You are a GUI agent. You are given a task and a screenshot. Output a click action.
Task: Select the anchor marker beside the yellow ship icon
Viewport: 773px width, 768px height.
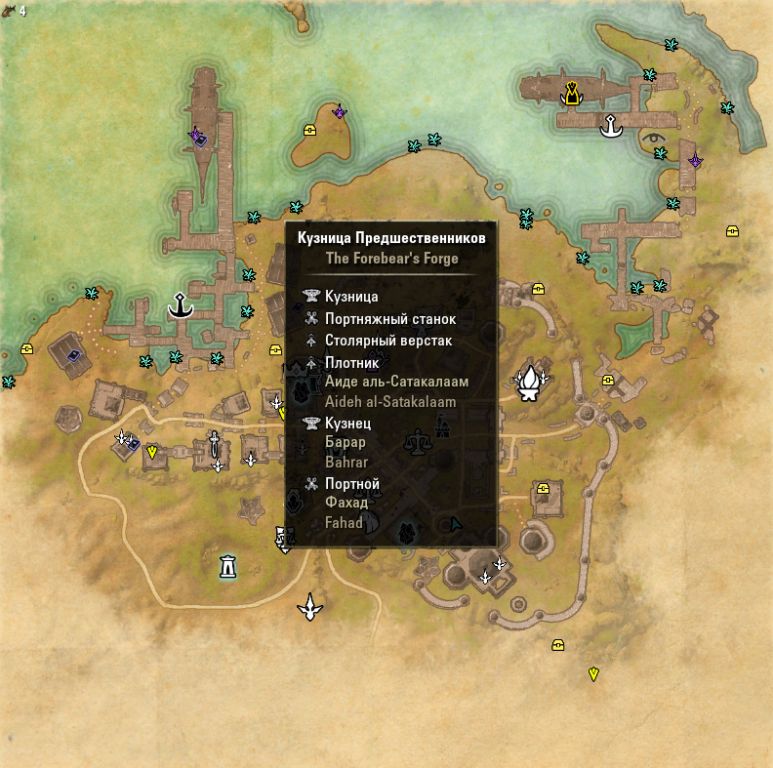pyautogui.click(x=609, y=126)
